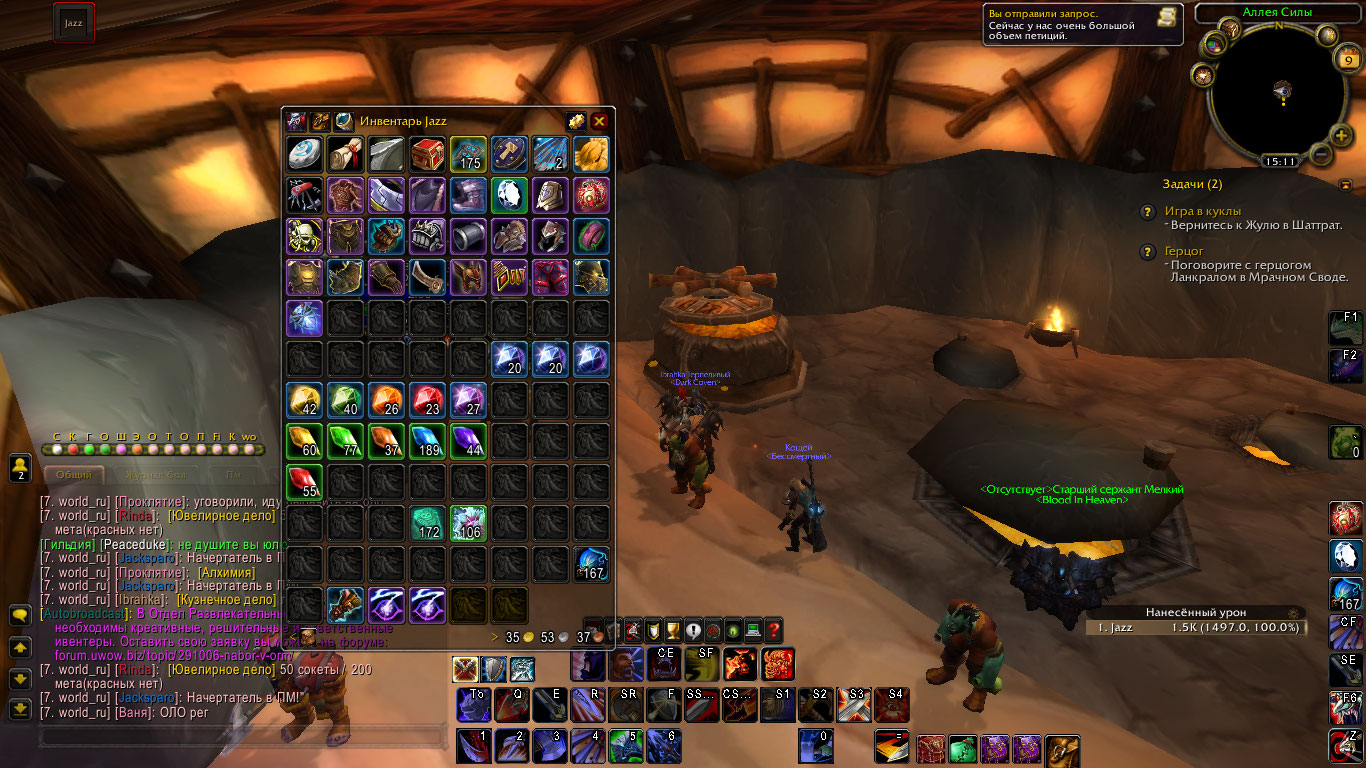
Task: Select the red treasure chest item
Action: click(427, 153)
